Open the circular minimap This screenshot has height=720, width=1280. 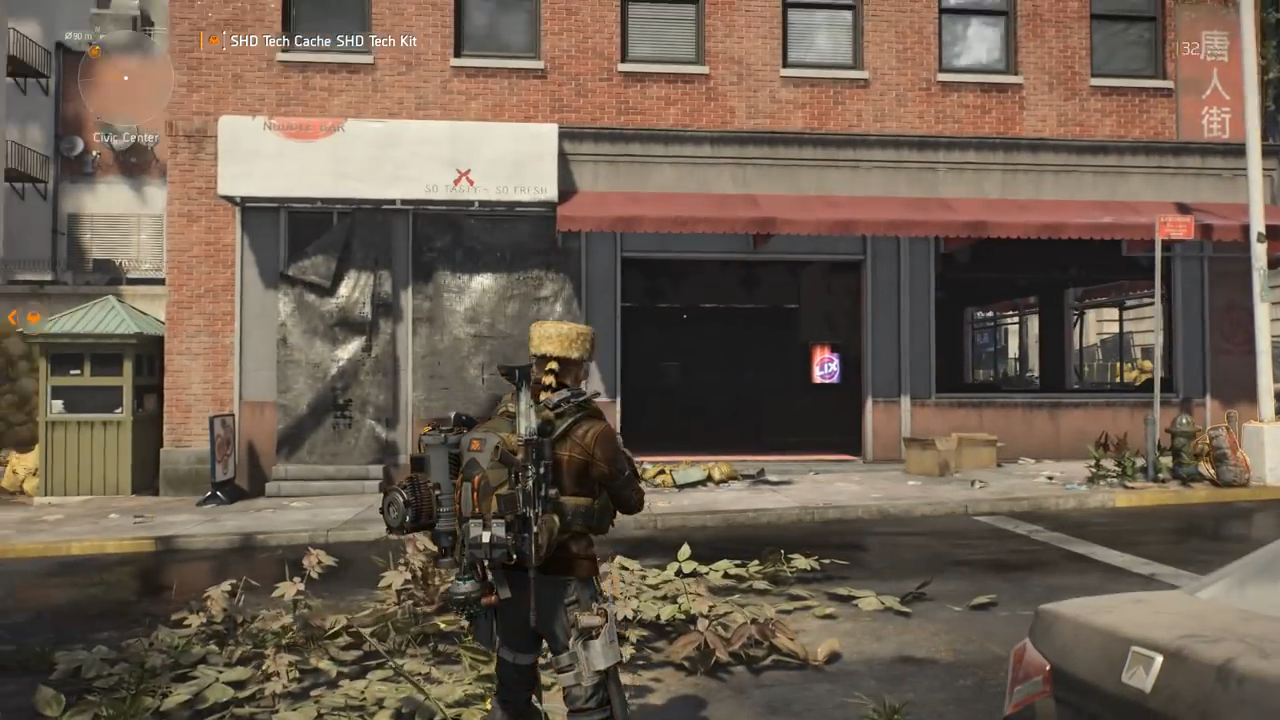(x=125, y=79)
